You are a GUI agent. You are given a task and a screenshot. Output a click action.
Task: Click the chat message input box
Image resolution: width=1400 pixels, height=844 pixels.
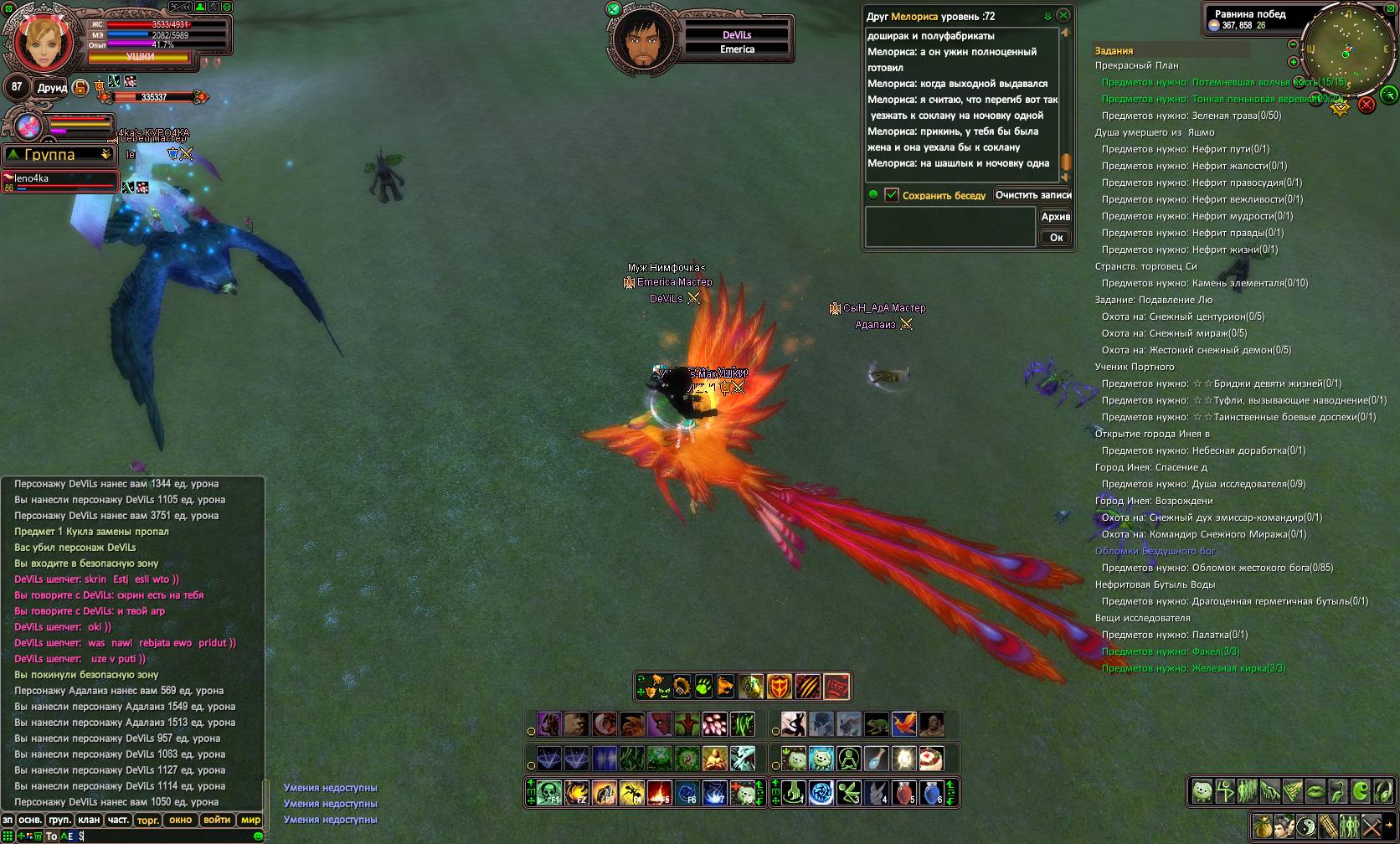(167, 836)
